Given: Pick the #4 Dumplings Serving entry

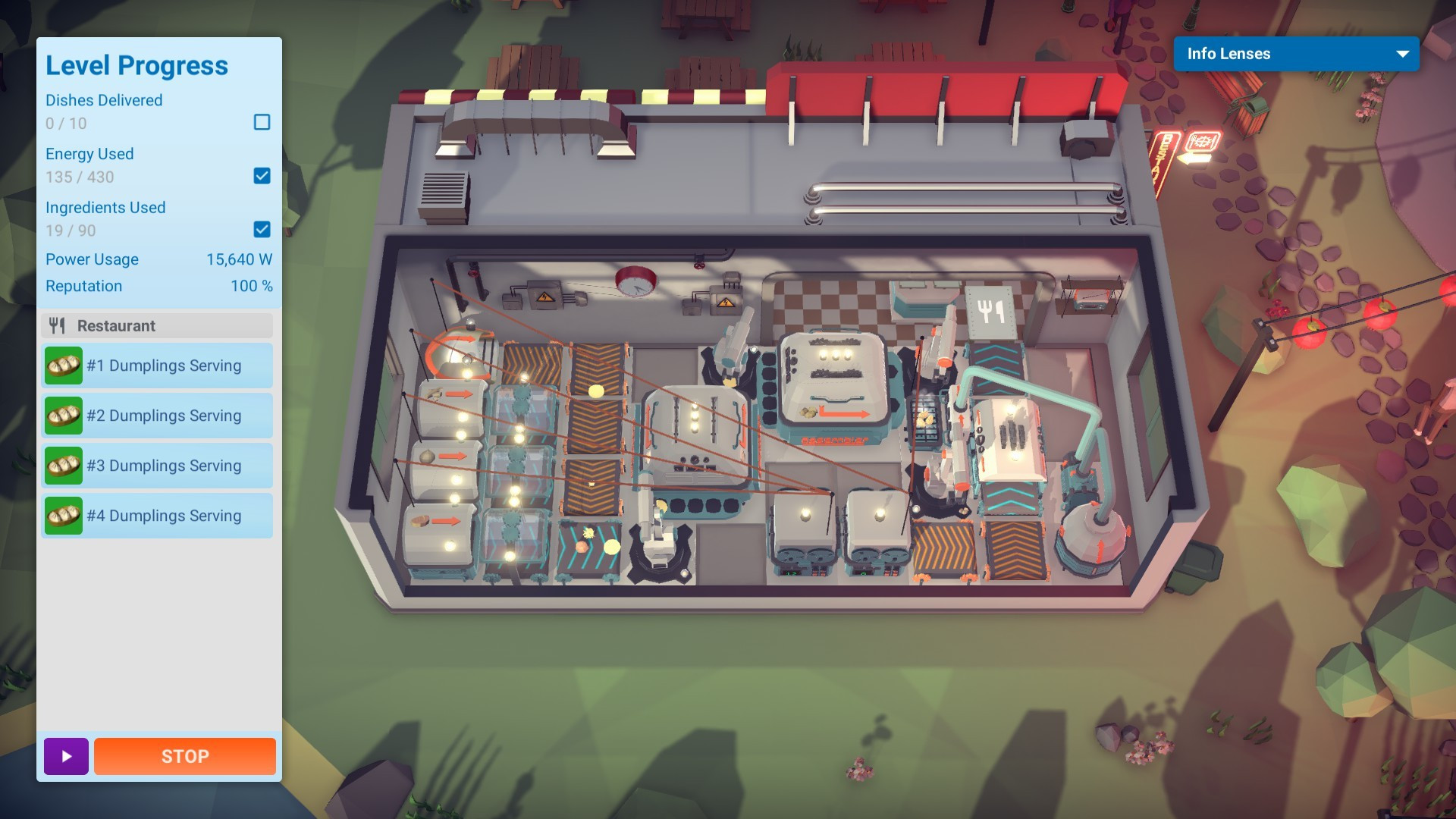Looking at the screenshot, I should click(x=157, y=516).
